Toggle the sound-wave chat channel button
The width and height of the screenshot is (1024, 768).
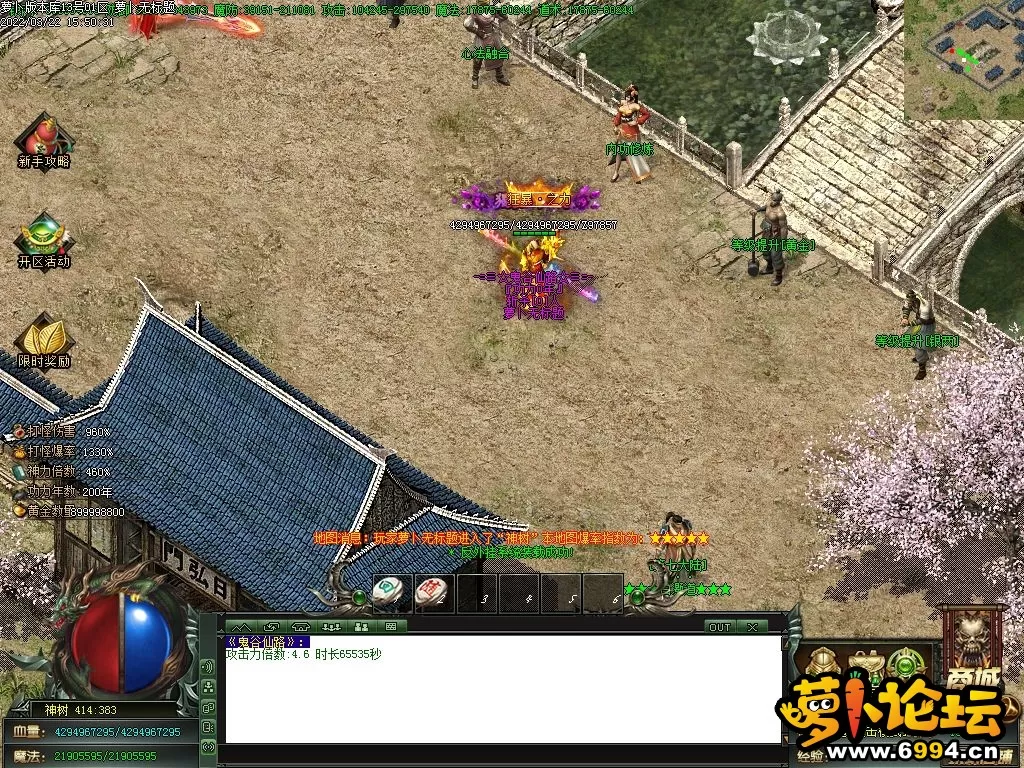pos(208,667)
